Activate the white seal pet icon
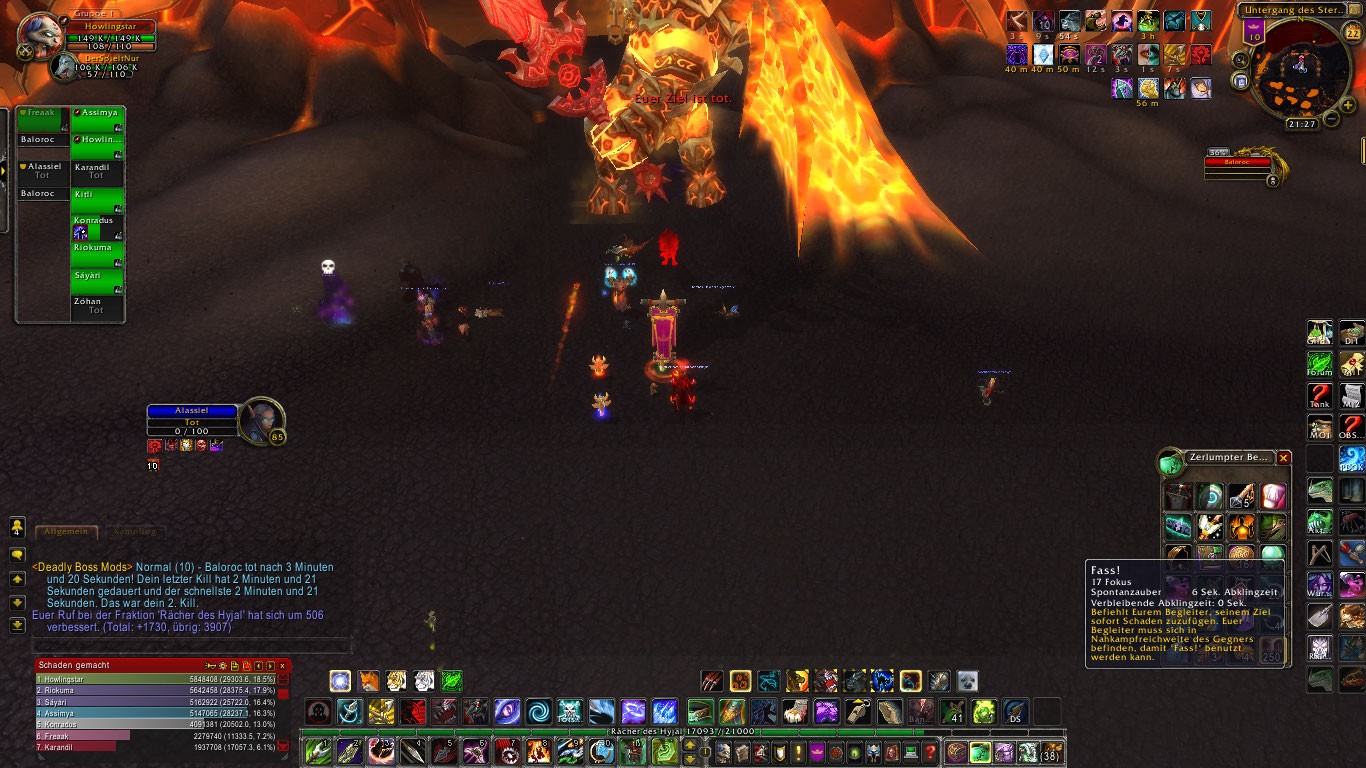 967,681
